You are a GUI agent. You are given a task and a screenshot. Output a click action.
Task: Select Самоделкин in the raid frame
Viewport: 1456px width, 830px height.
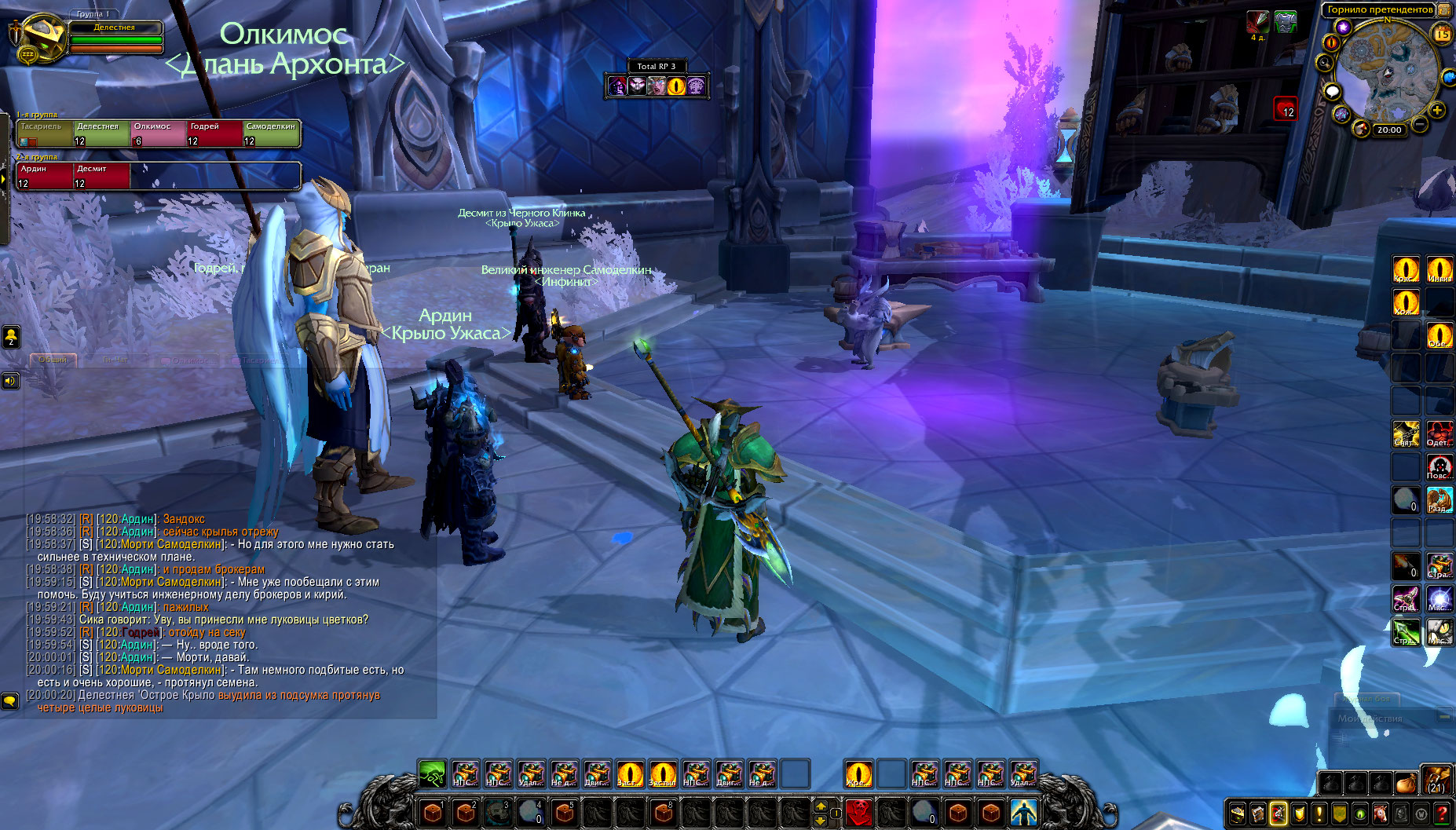click(271, 133)
